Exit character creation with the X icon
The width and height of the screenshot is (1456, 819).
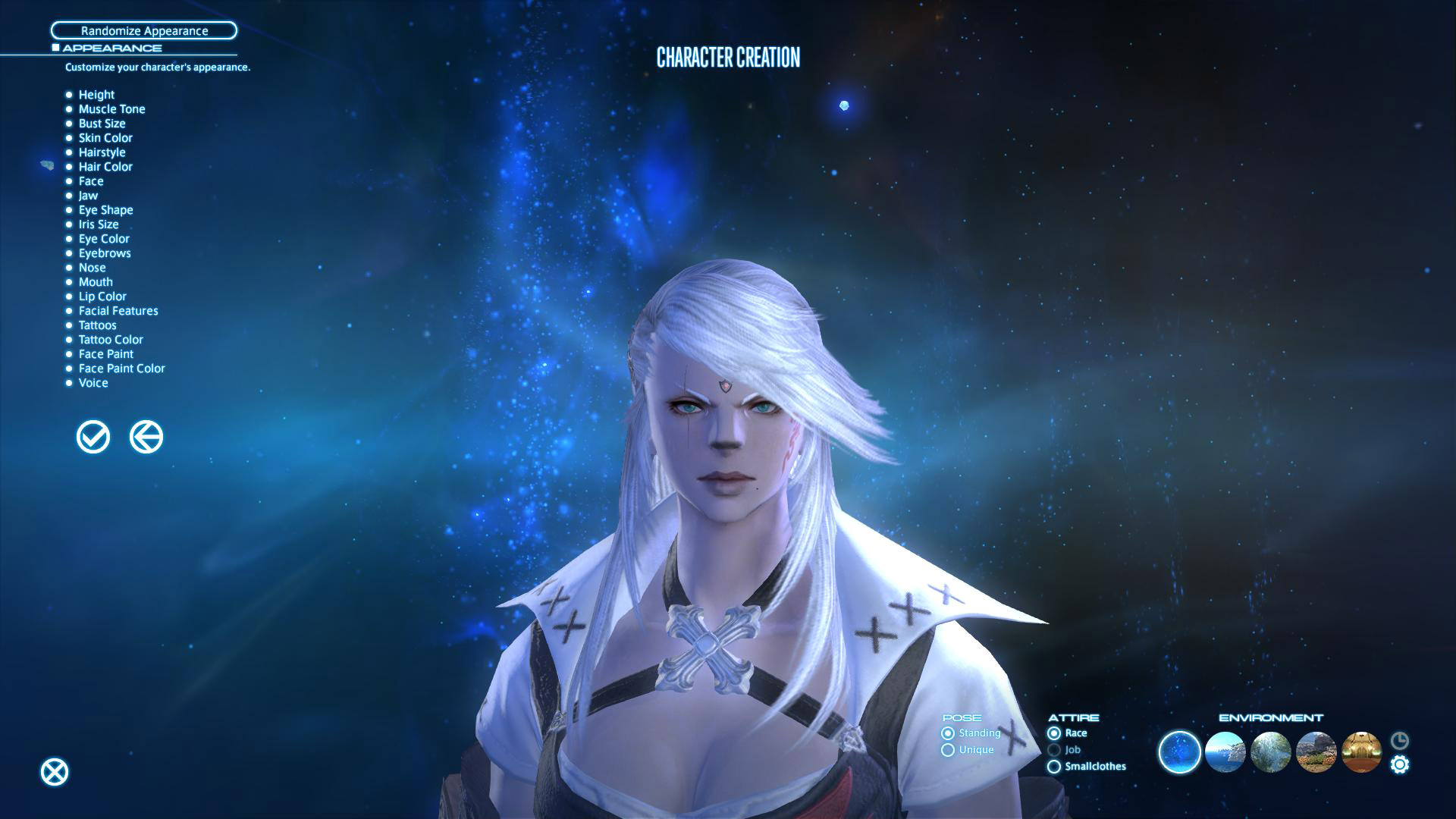tap(55, 772)
